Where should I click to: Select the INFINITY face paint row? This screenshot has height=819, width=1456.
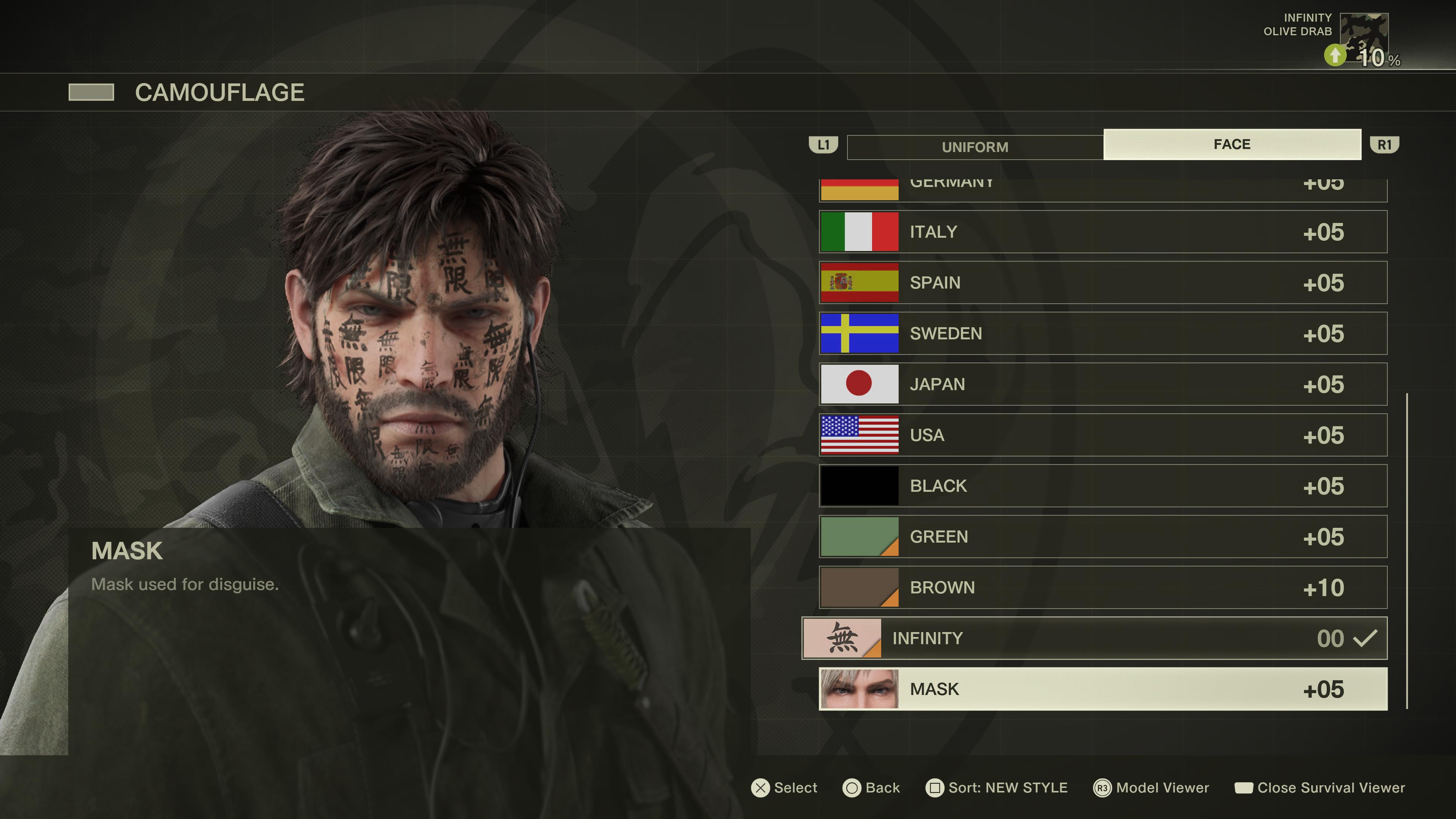click(x=1094, y=638)
